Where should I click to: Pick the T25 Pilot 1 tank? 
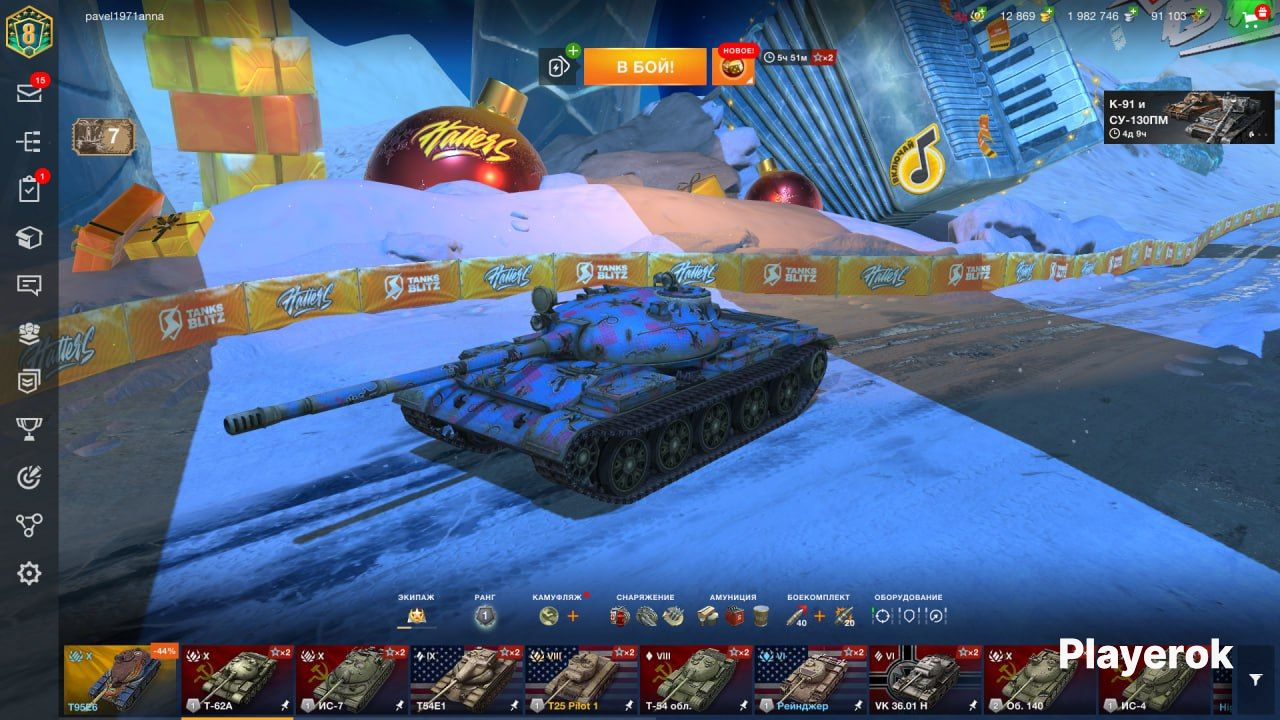pos(582,680)
